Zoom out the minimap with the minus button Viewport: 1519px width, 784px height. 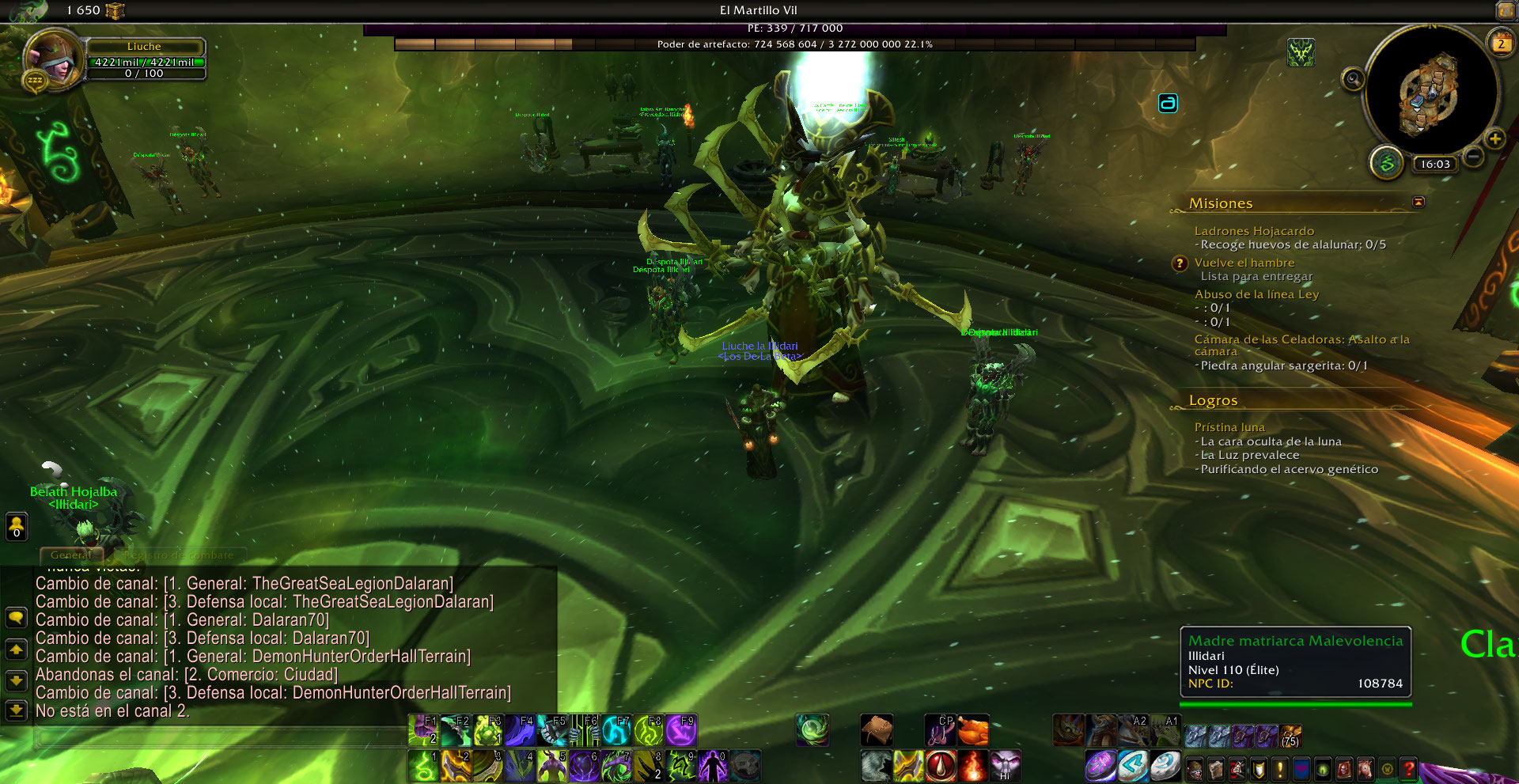(1473, 157)
